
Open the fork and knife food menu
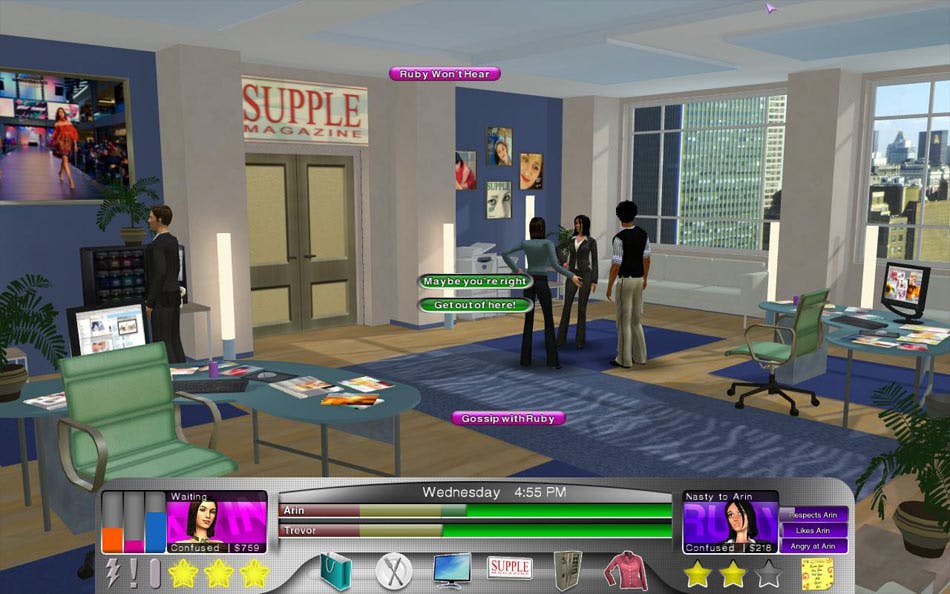point(393,571)
